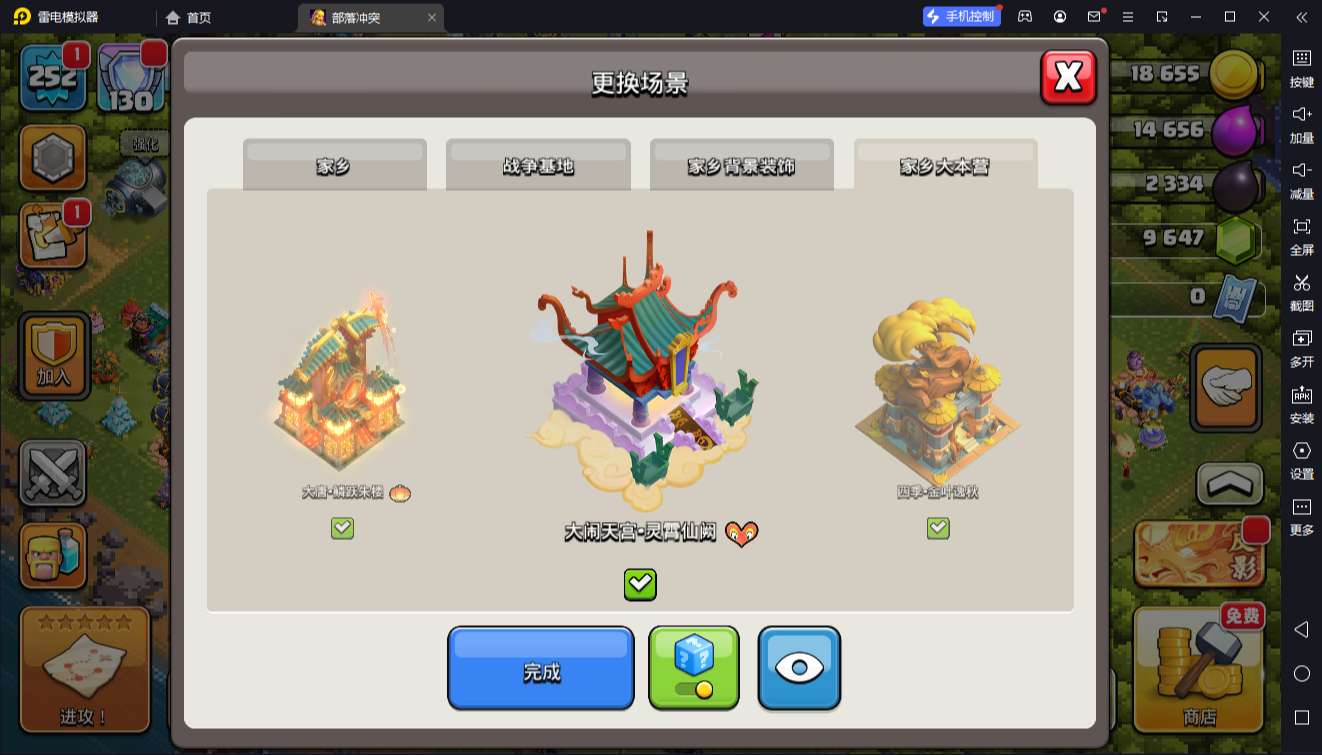Confirm with the blue 完成 button
The width and height of the screenshot is (1322, 755).
[x=541, y=669]
